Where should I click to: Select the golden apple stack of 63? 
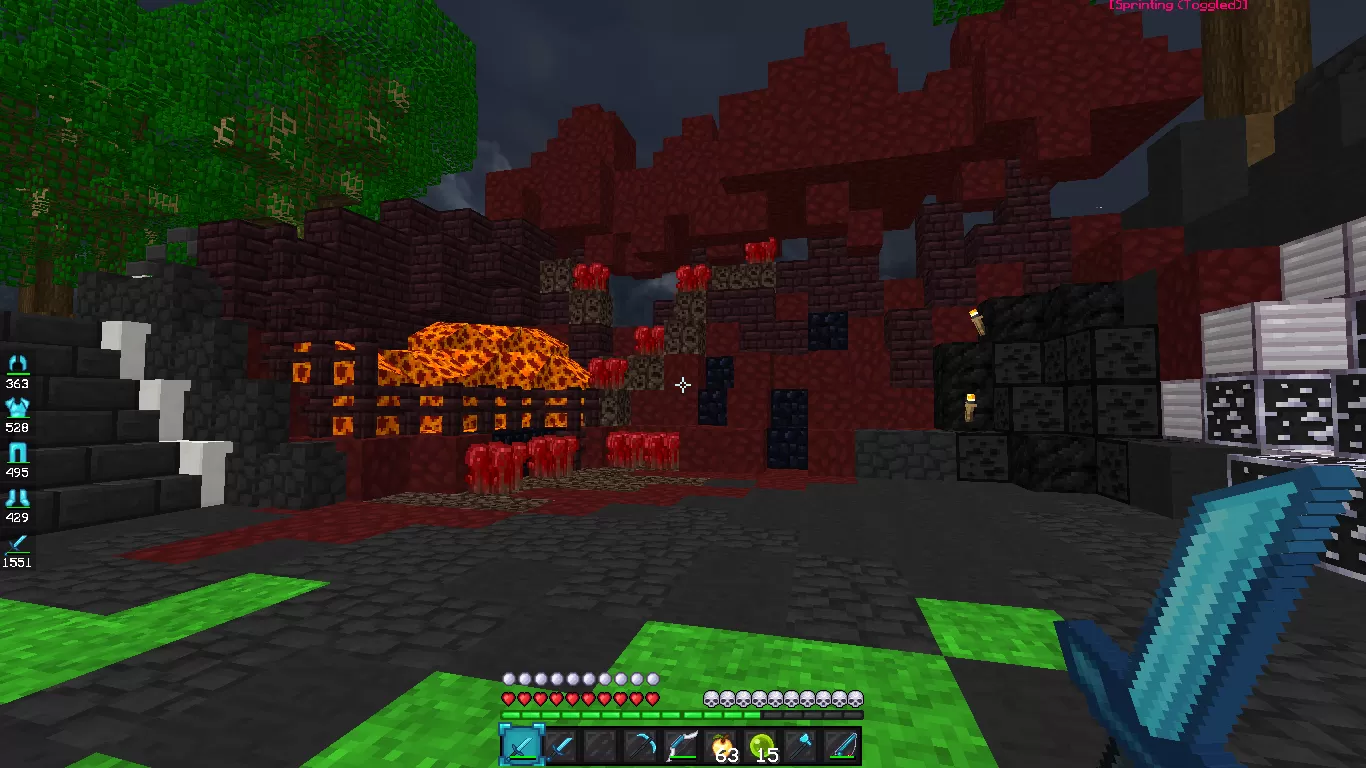[x=722, y=745]
